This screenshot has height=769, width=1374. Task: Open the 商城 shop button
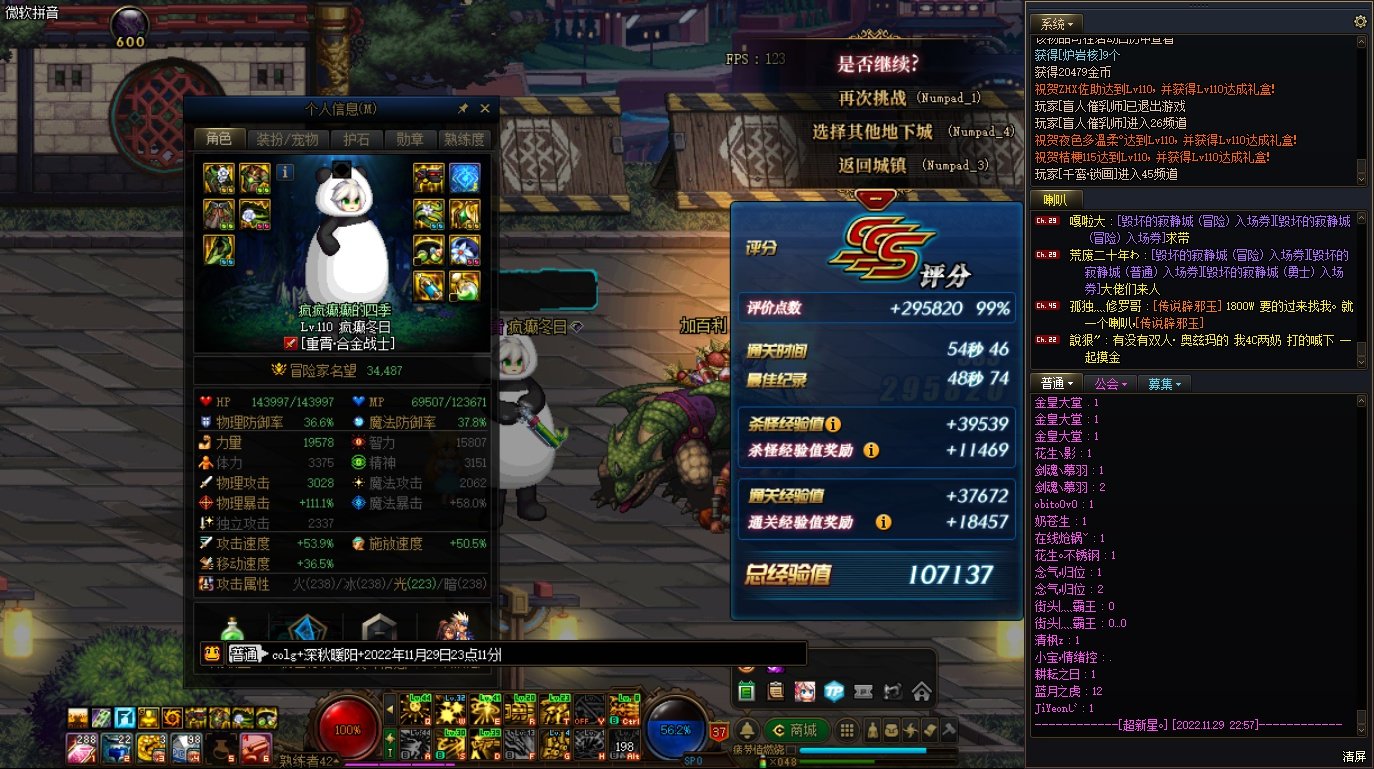pos(795,730)
